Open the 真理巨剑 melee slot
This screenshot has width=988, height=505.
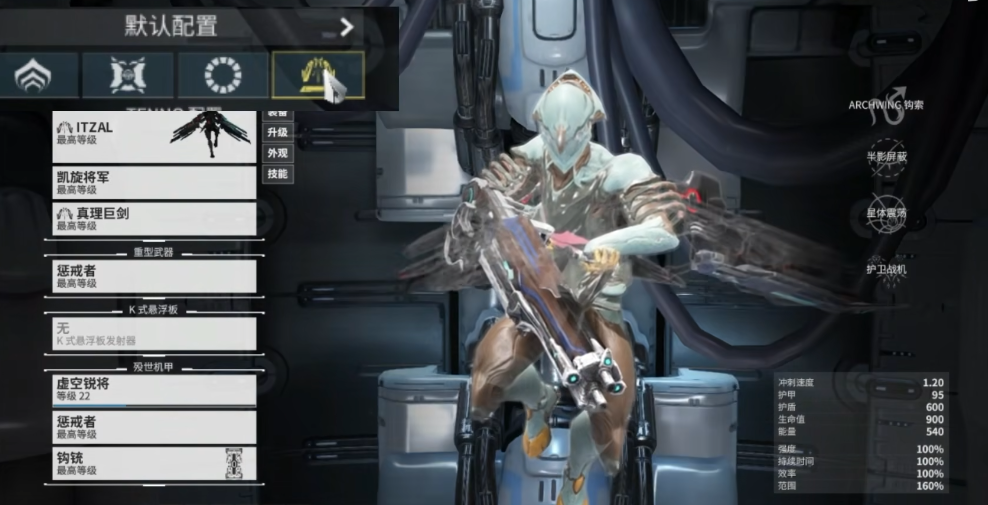click(154, 218)
